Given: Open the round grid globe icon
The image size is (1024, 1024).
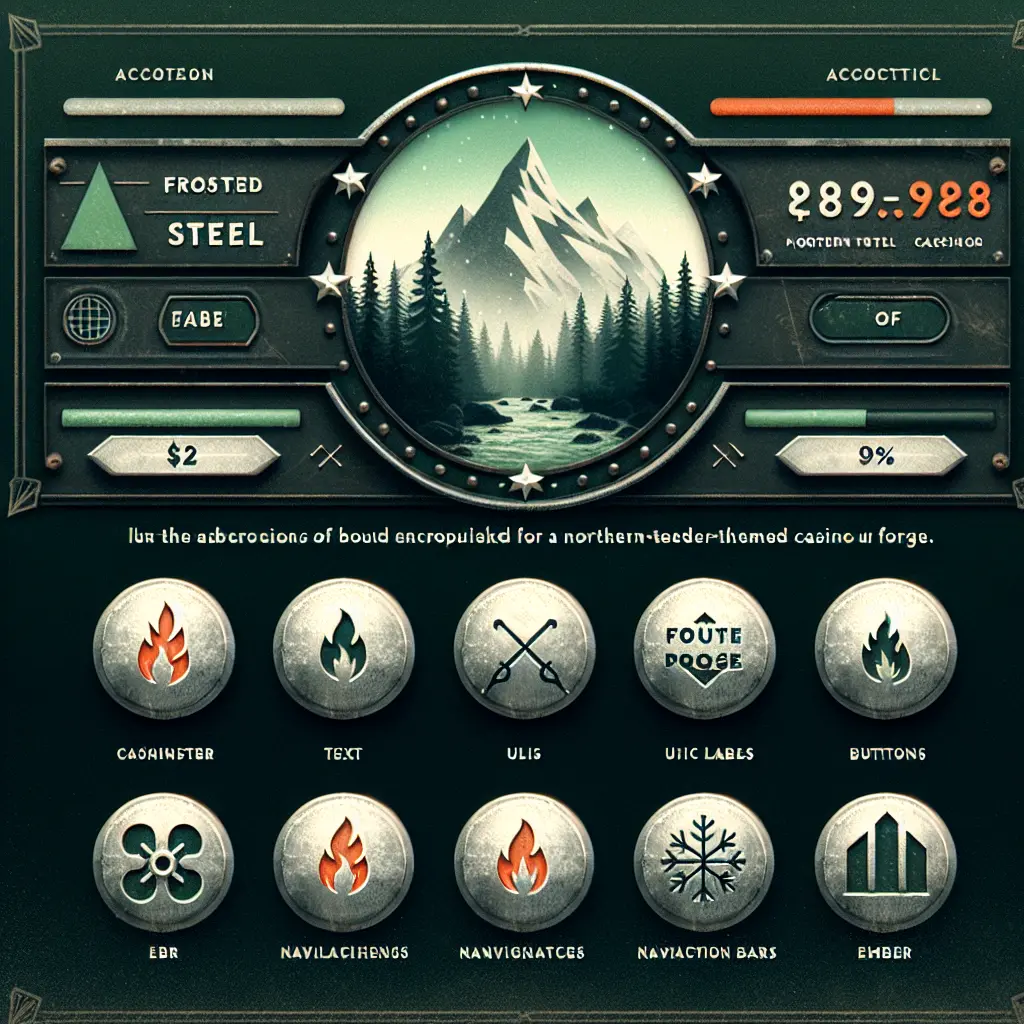Looking at the screenshot, I should point(87,321).
